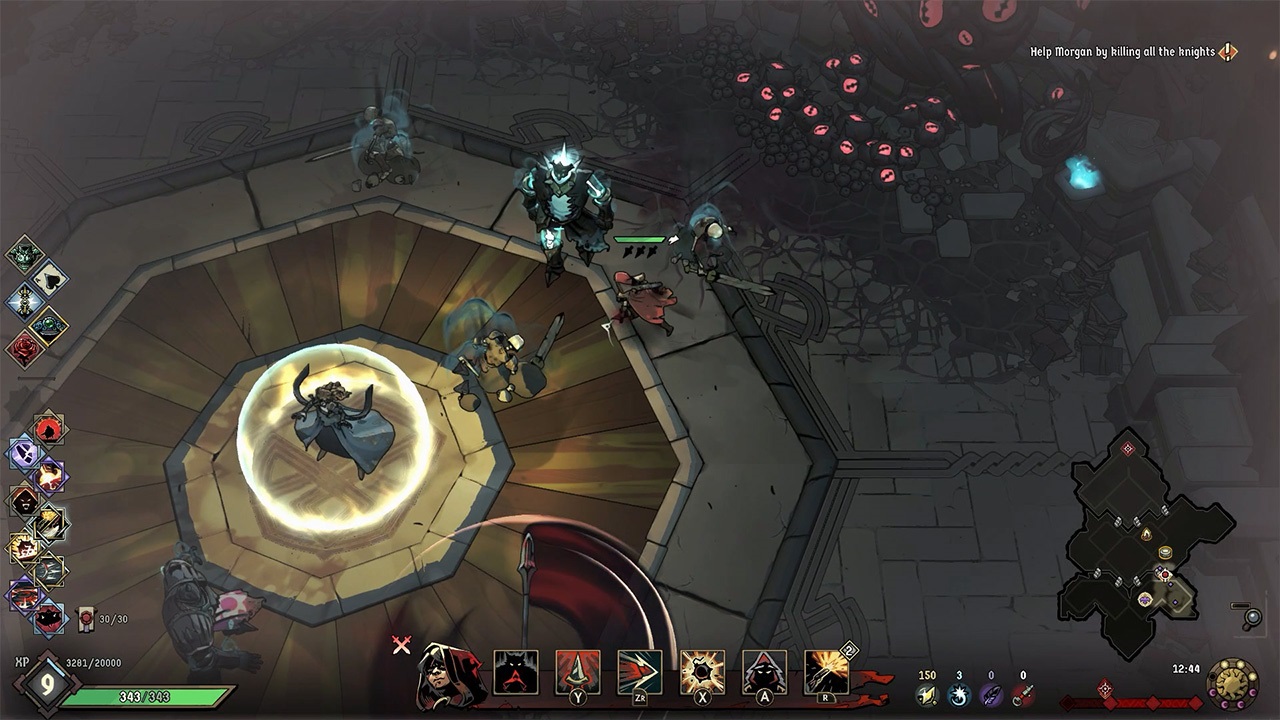Click the purple feather consumable icon

991,695
